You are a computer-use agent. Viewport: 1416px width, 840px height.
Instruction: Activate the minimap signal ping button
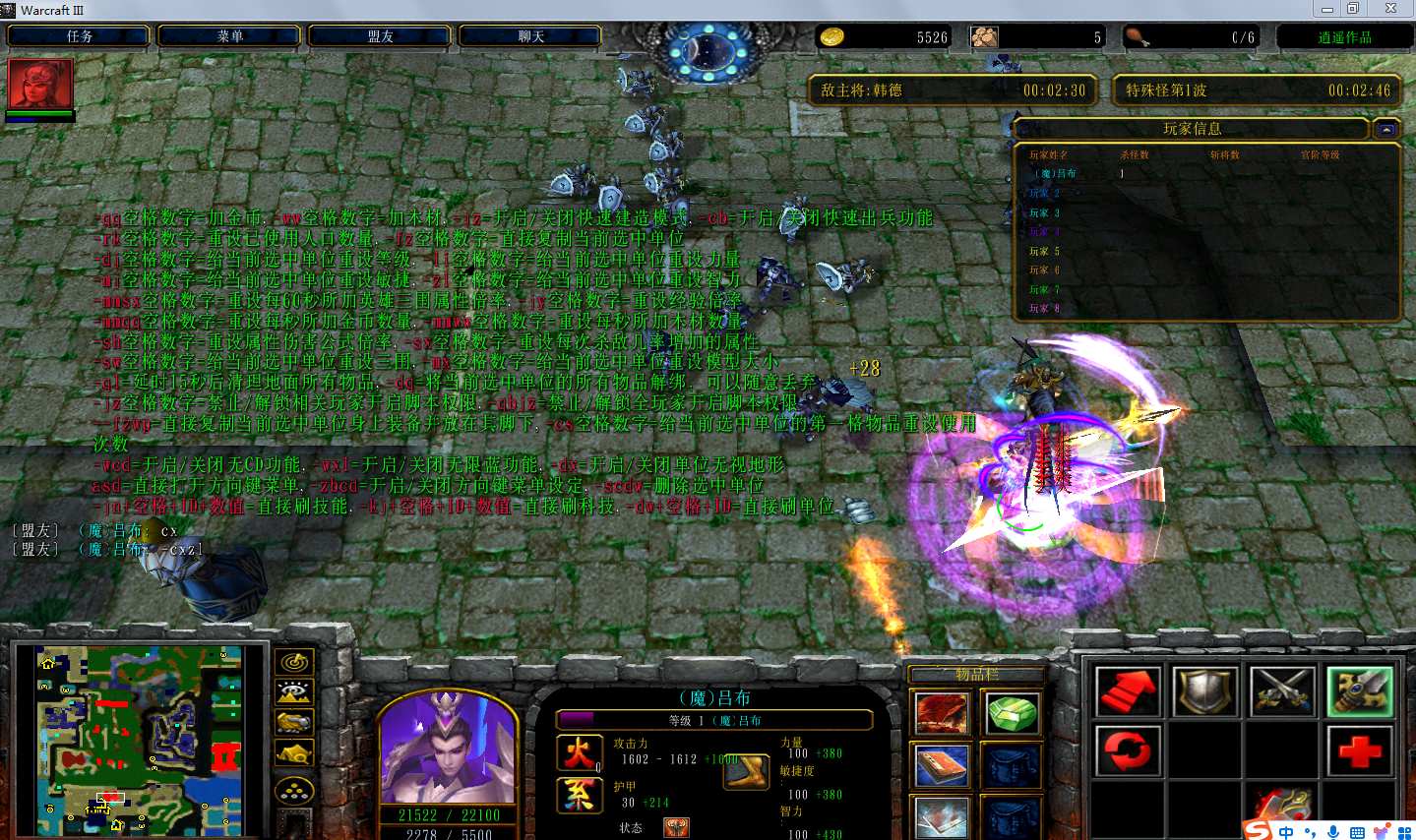pos(294,662)
